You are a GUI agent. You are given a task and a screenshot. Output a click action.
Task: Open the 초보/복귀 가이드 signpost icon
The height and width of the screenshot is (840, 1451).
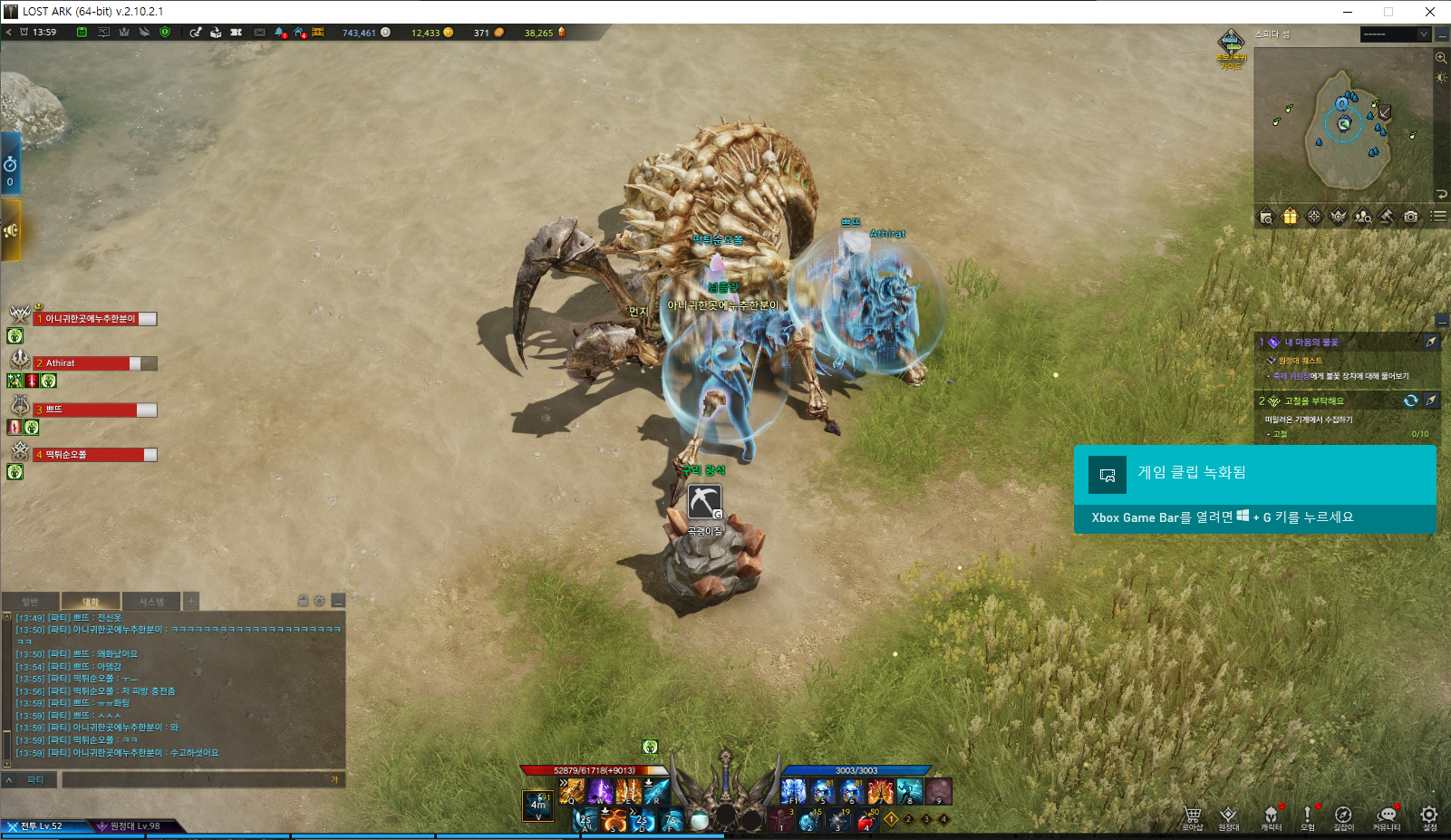1231,43
